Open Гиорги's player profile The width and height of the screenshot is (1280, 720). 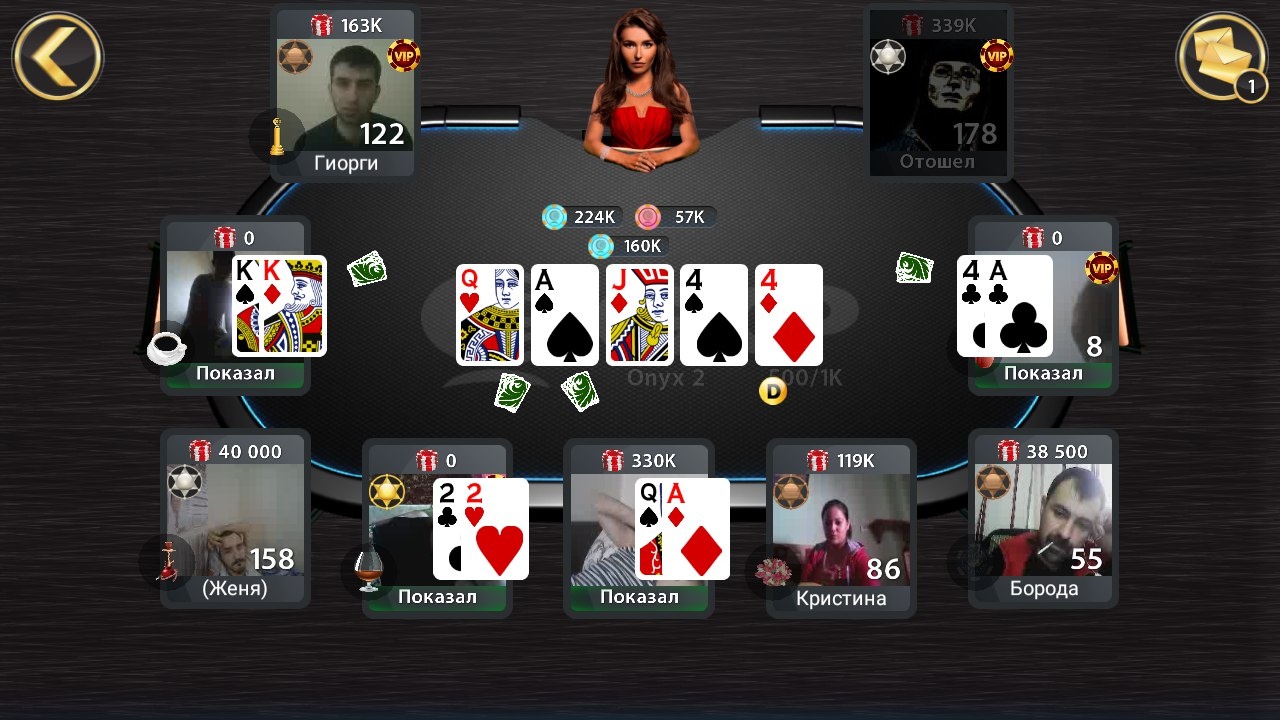(345, 100)
